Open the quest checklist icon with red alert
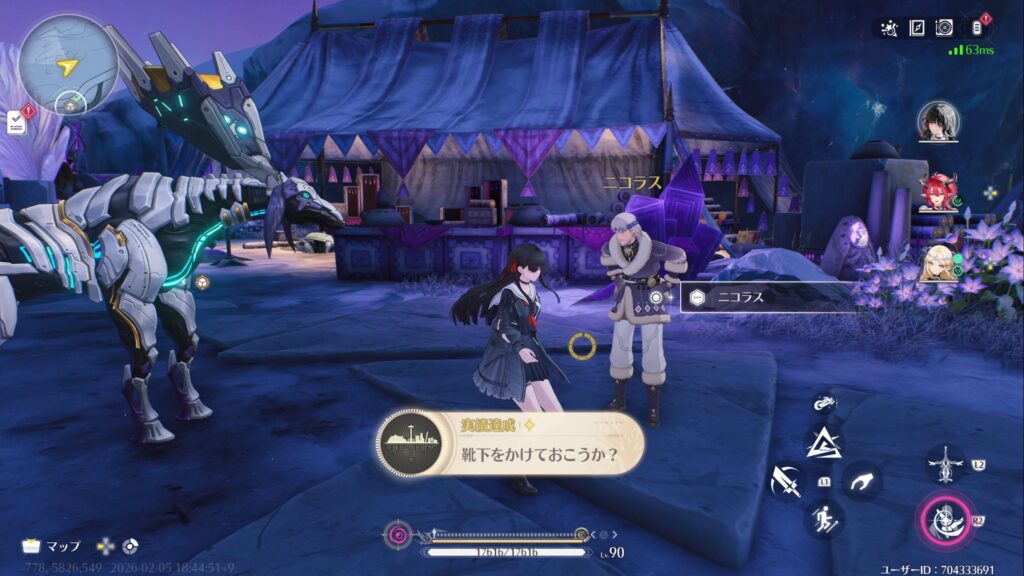 18,121
